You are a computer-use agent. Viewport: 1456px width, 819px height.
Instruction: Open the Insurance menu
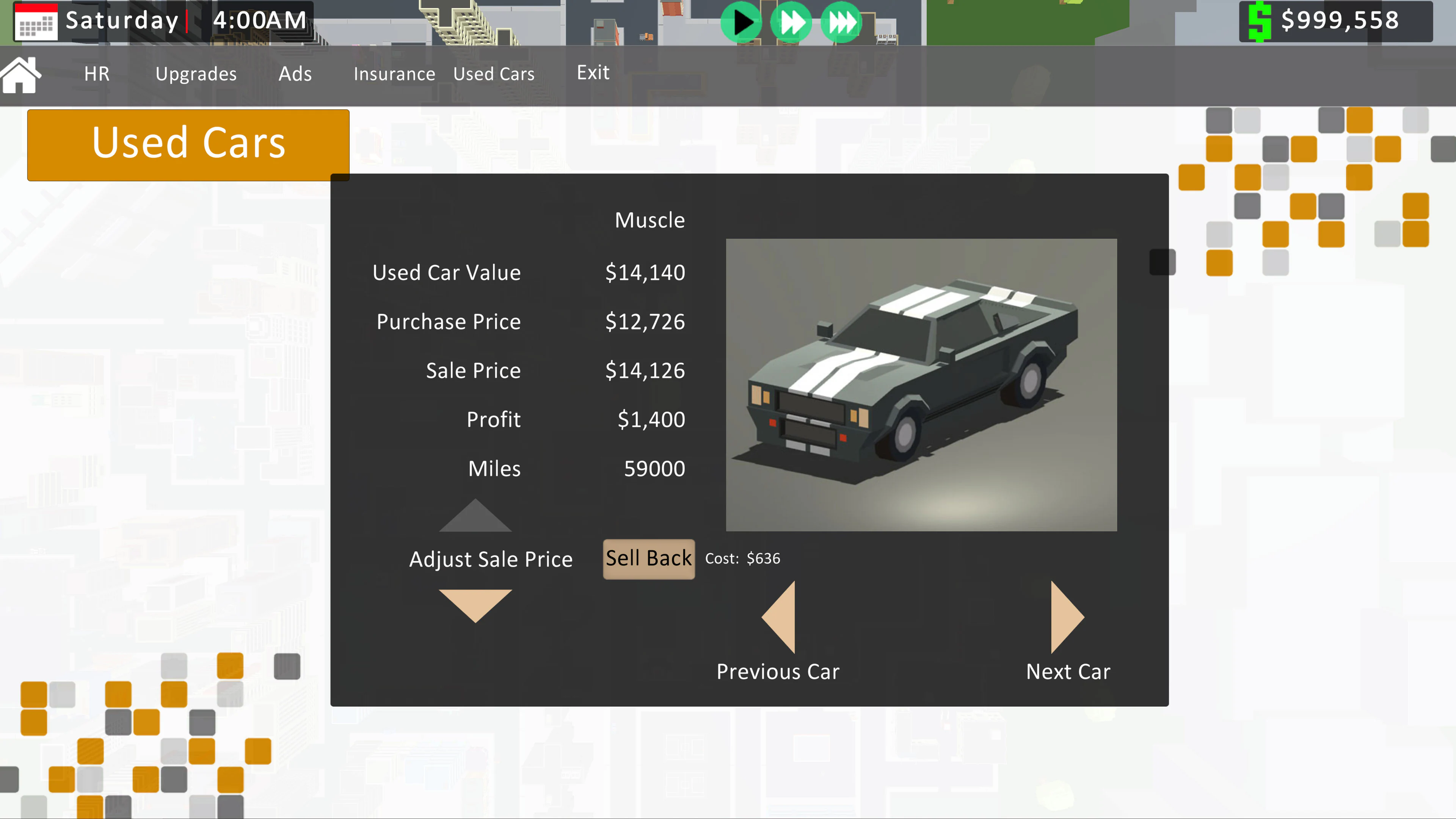[x=394, y=74]
